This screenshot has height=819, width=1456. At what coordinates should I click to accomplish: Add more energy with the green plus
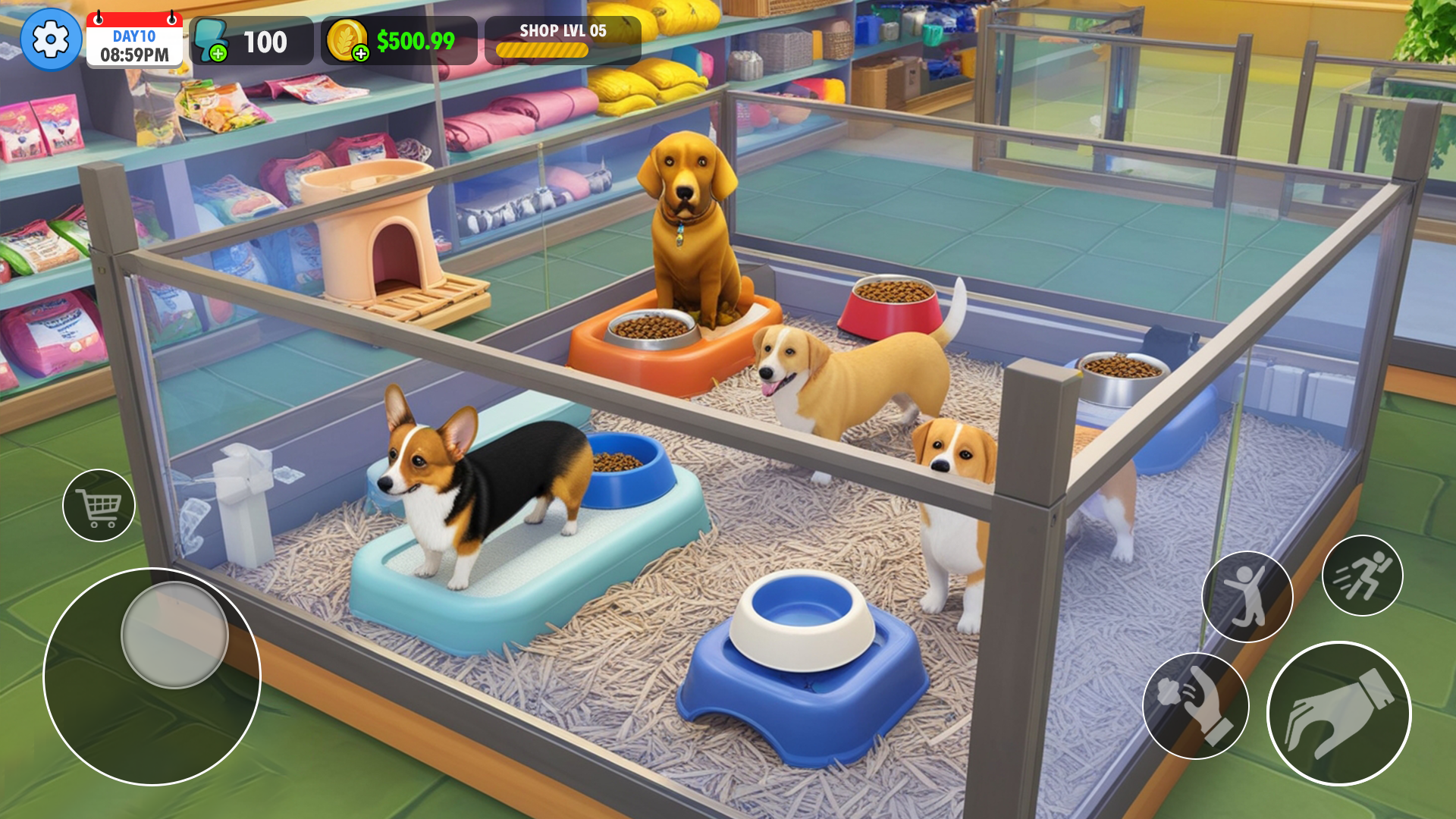click(218, 53)
